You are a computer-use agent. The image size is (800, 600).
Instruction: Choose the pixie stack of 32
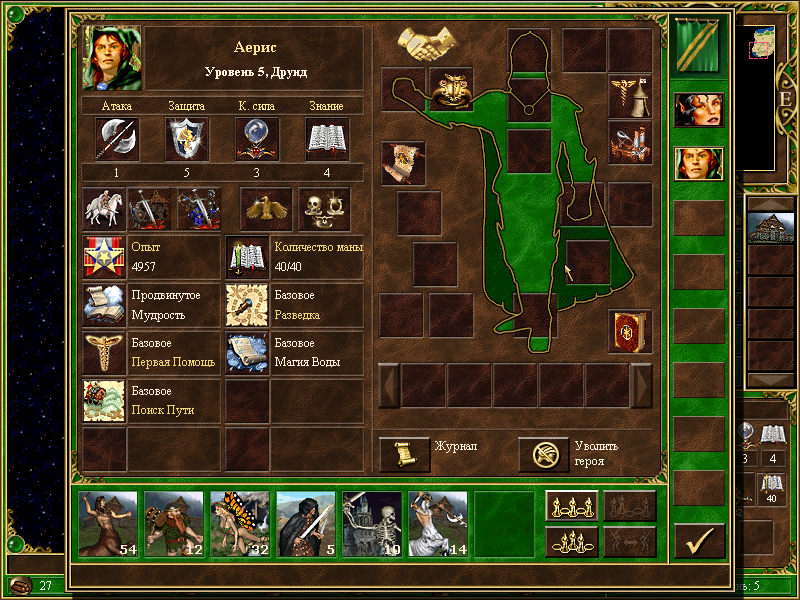click(240, 523)
